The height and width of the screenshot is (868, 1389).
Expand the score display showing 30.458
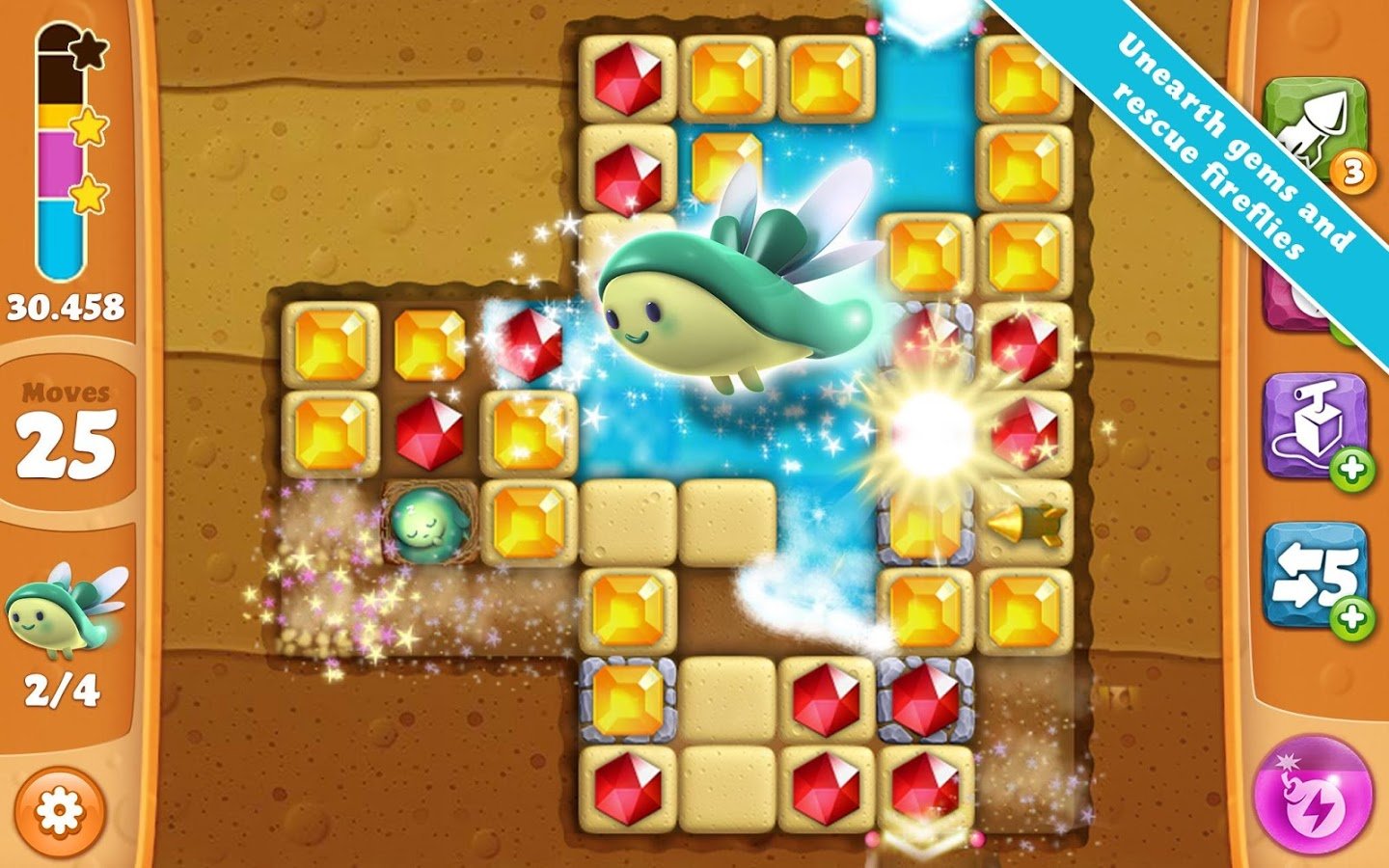click(x=64, y=306)
